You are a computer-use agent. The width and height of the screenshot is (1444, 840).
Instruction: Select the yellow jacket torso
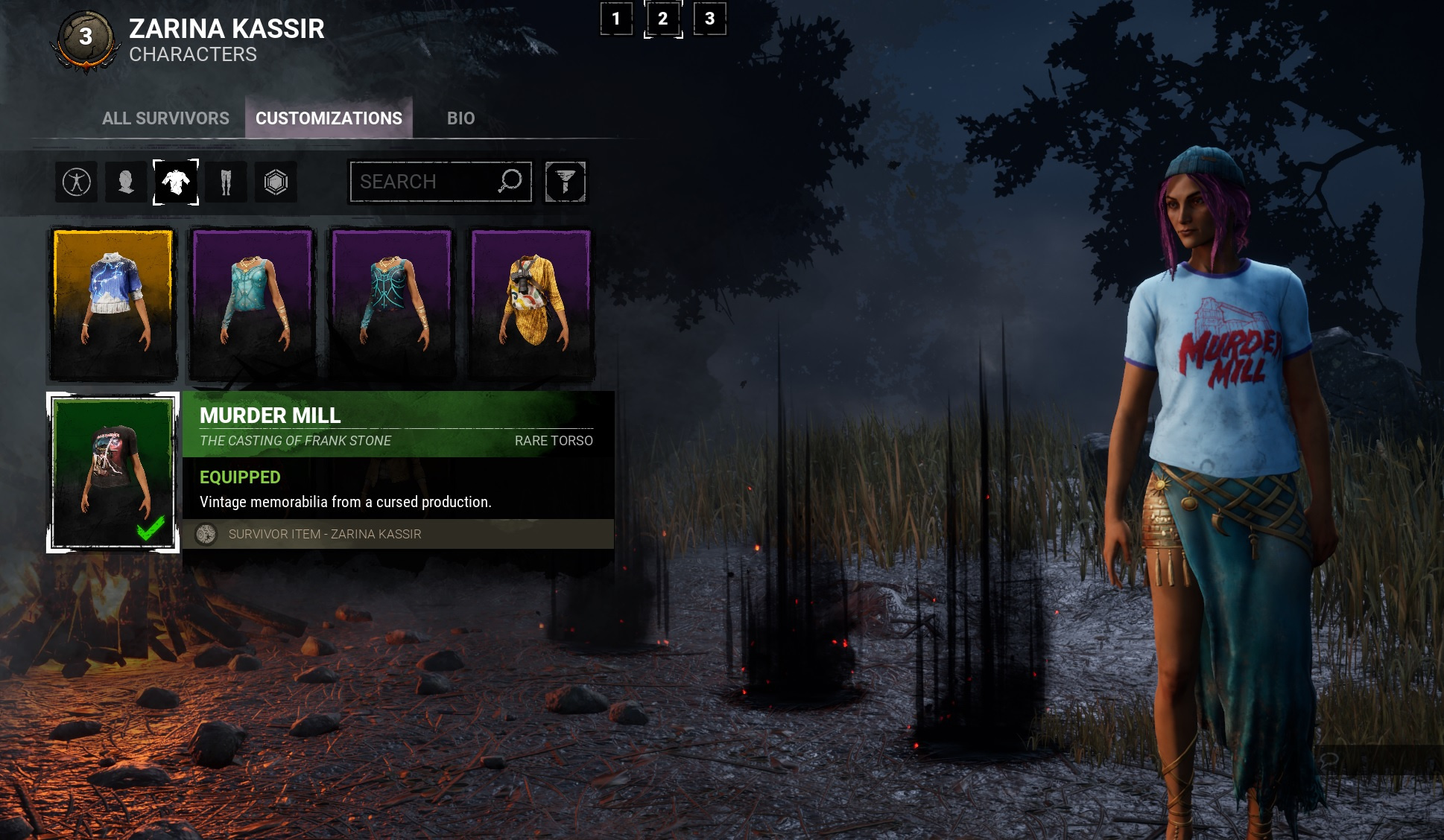click(531, 304)
